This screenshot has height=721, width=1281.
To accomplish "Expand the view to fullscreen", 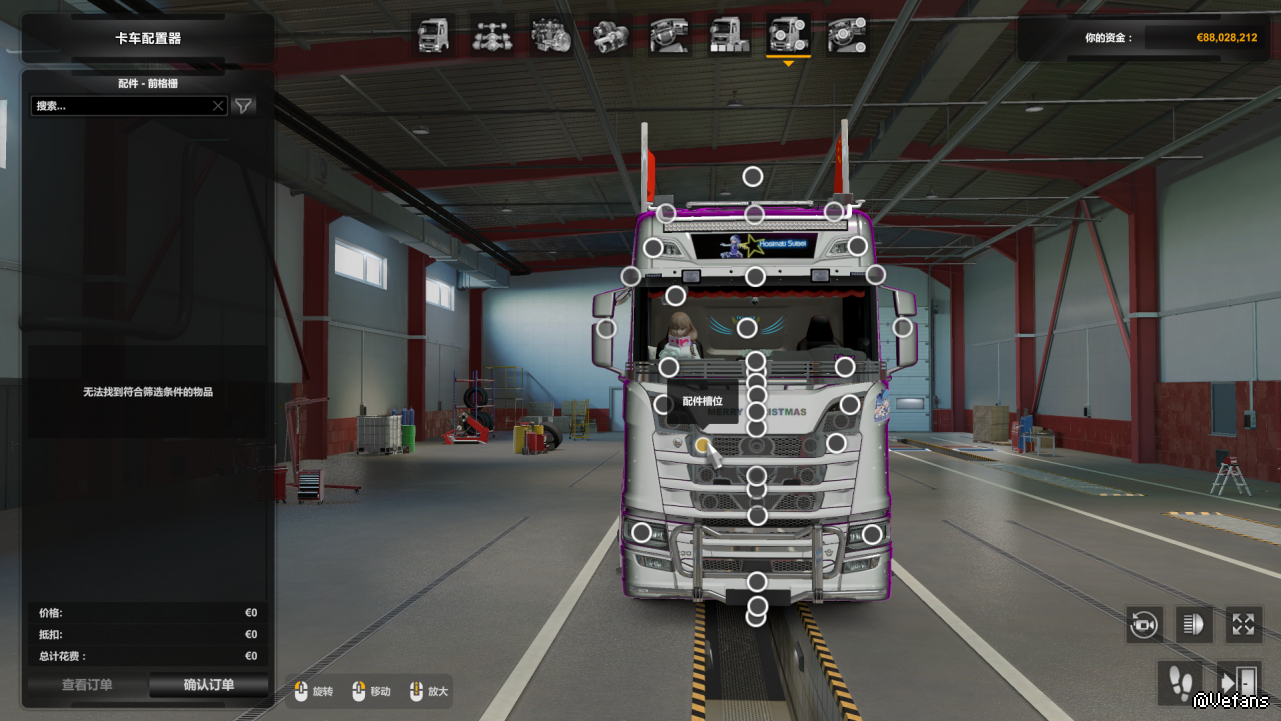I will [x=1243, y=625].
